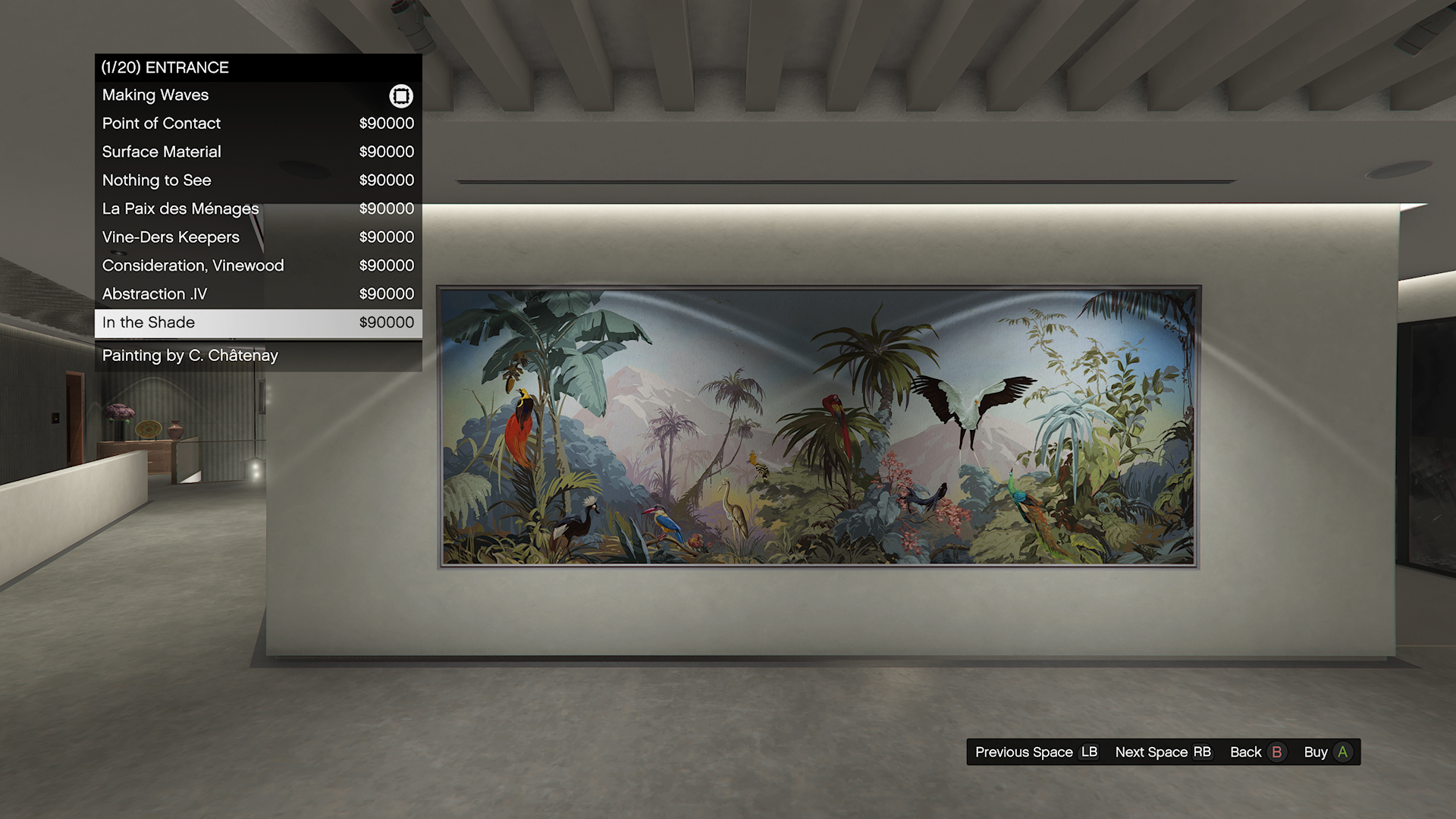This screenshot has height=819, width=1456.
Task: Pick the Surface Material painting
Action: click(258, 152)
